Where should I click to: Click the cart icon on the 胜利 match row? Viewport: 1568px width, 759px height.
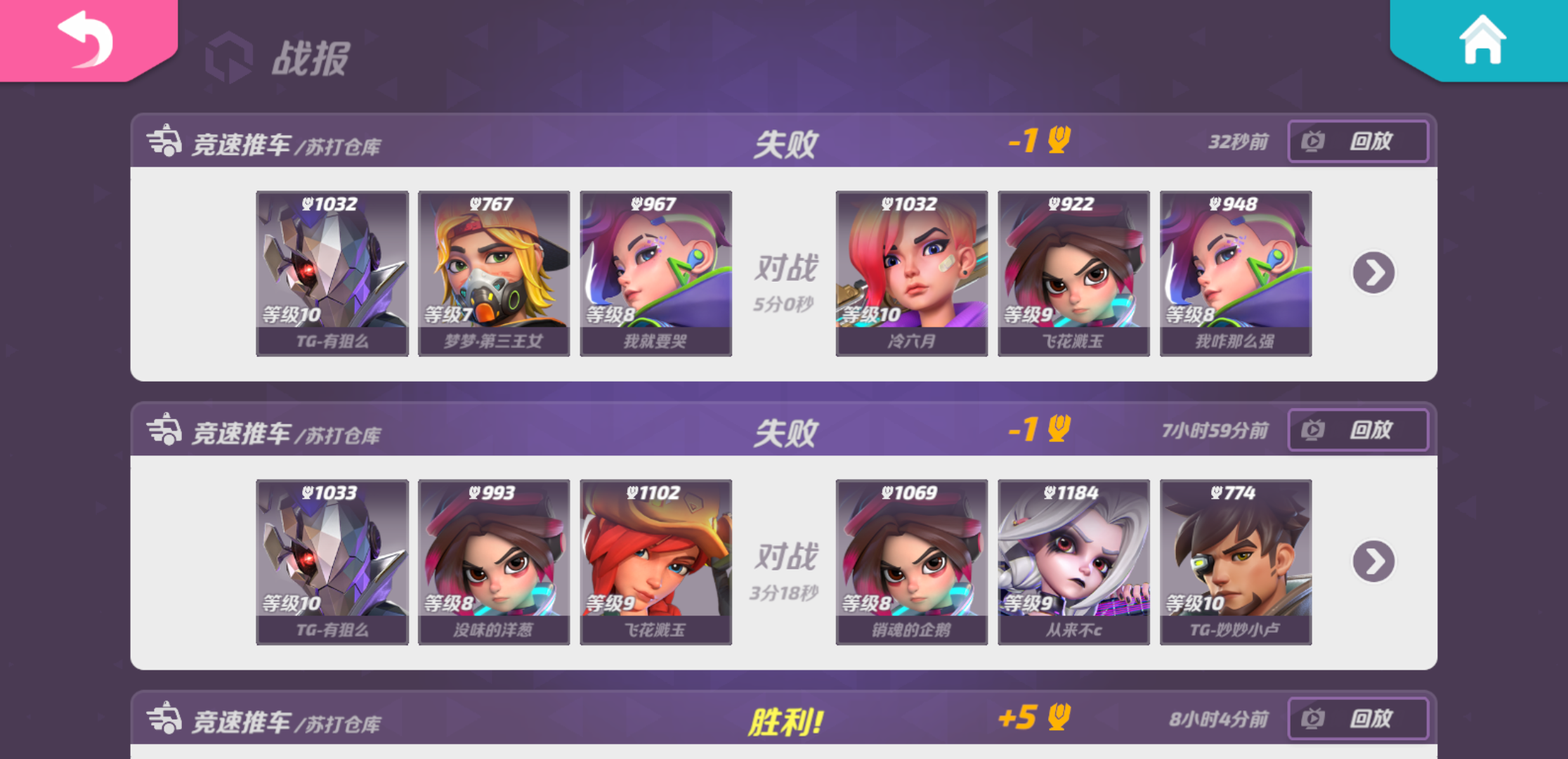[165, 718]
